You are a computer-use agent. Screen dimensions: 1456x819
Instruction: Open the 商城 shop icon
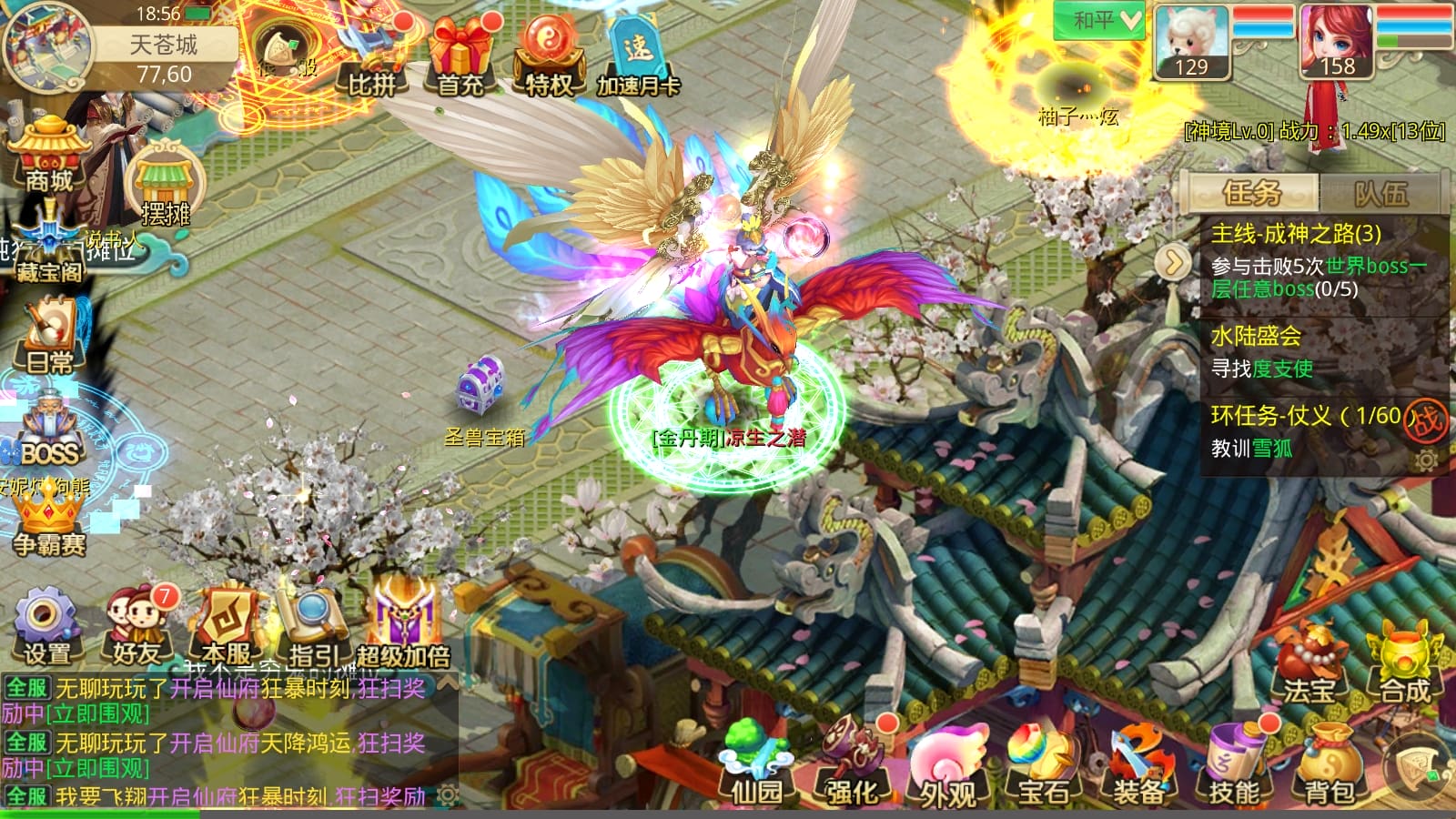[x=48, y=155]
